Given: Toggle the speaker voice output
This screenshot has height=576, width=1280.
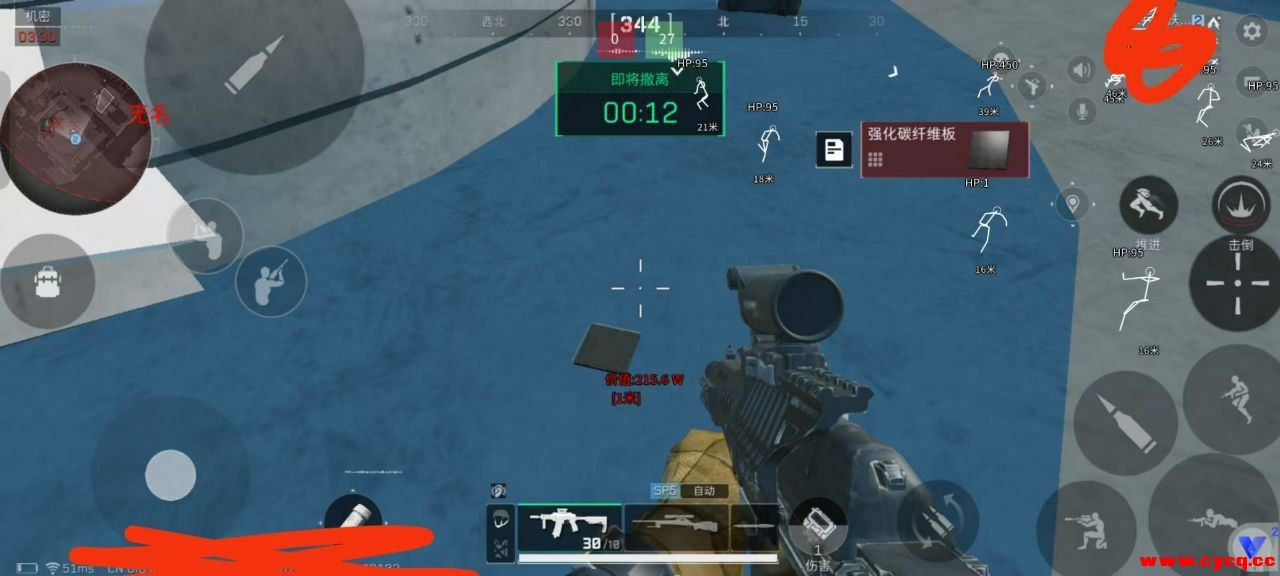Looking at the screenshot, I should (1080, 69).
